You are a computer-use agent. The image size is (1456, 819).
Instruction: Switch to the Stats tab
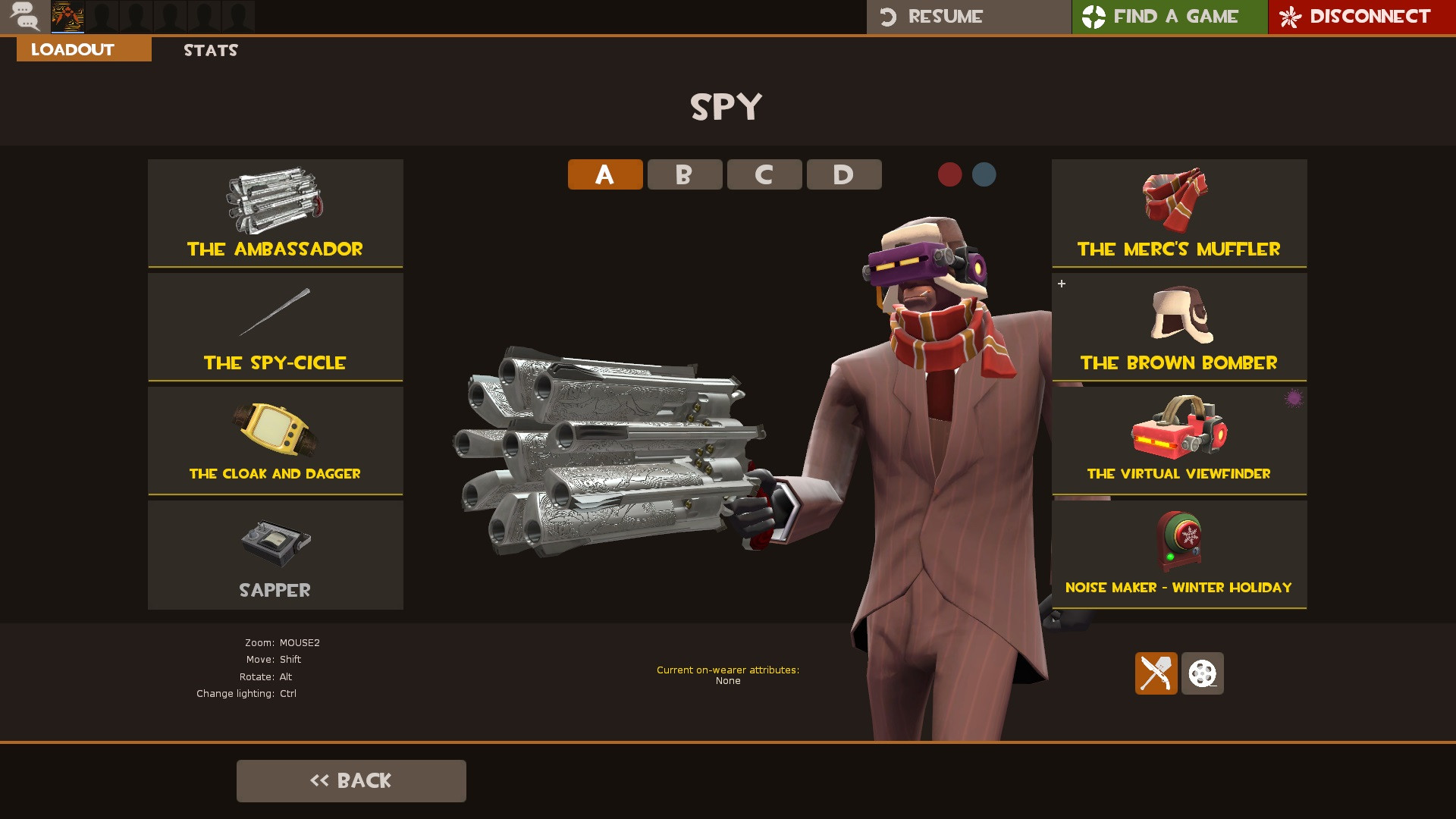(x=210, y=50)
